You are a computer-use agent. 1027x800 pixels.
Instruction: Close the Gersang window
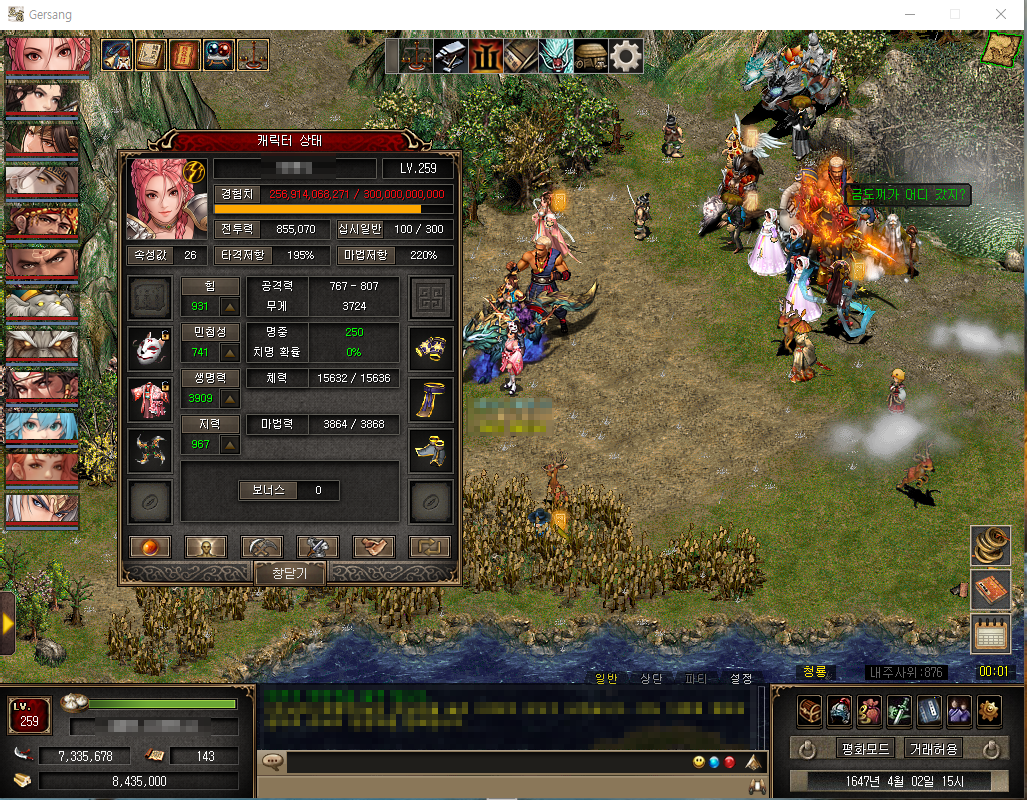click(x=1000, y=14)
